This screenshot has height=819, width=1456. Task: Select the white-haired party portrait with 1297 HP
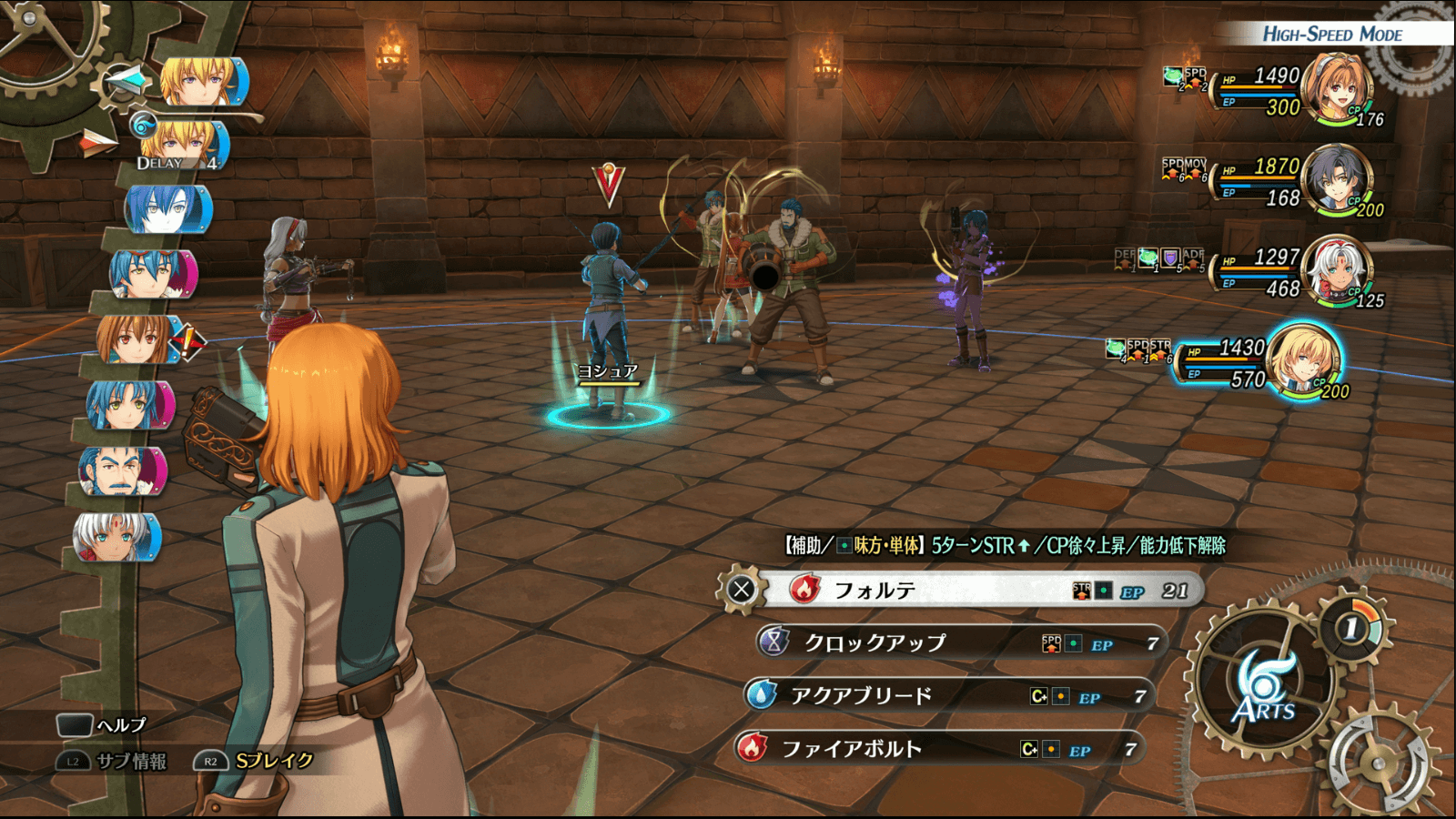coord(1336,270)
